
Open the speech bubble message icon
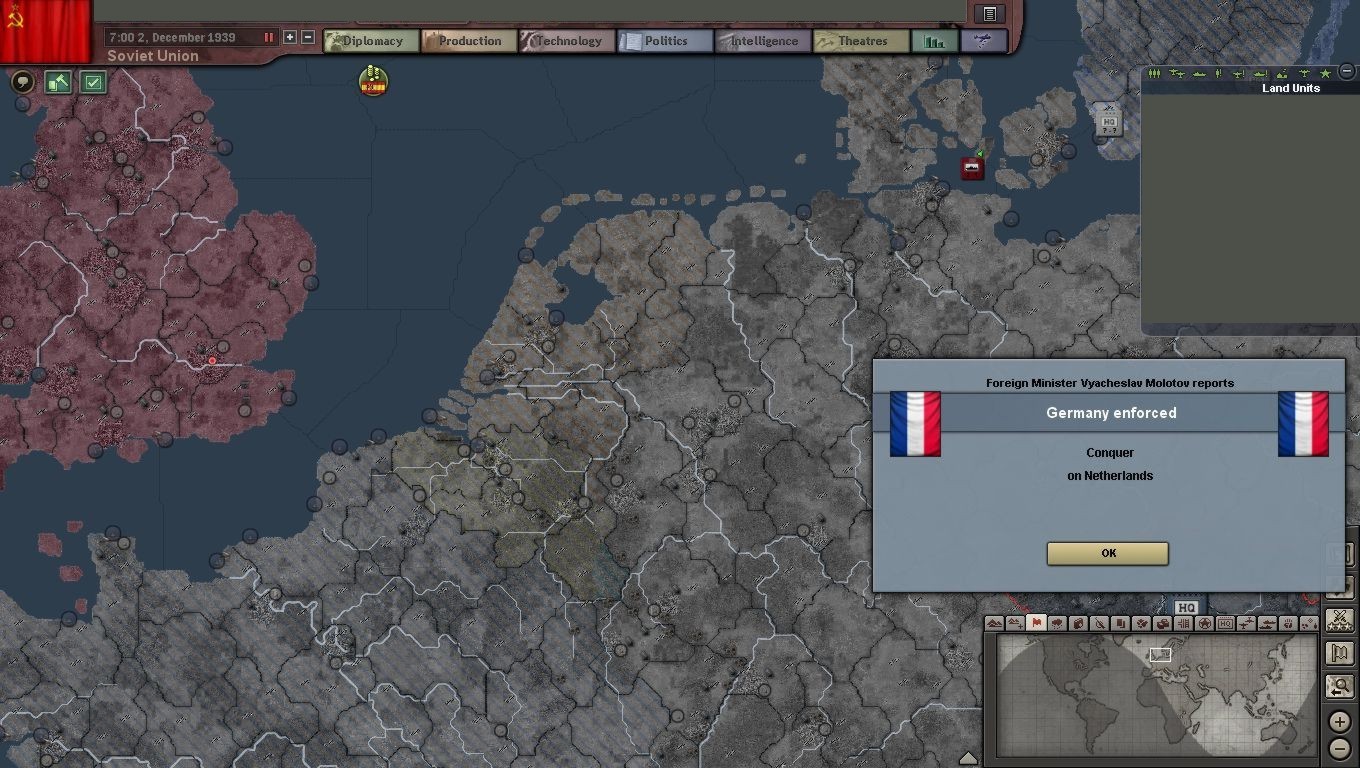click(x=22, y=82)
